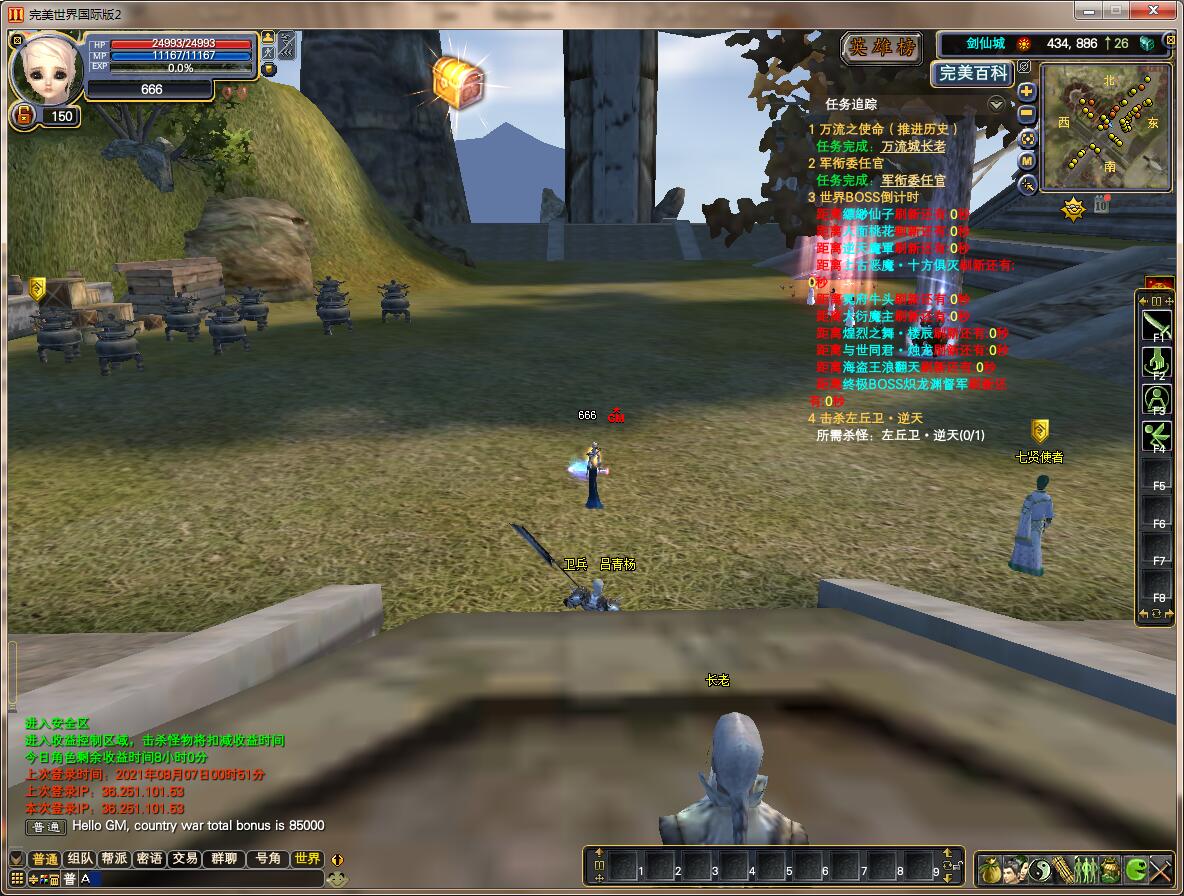Zoom in the minimap with the plus button
Viewport: 1184px width, 896px height.
click(1027, 92)
